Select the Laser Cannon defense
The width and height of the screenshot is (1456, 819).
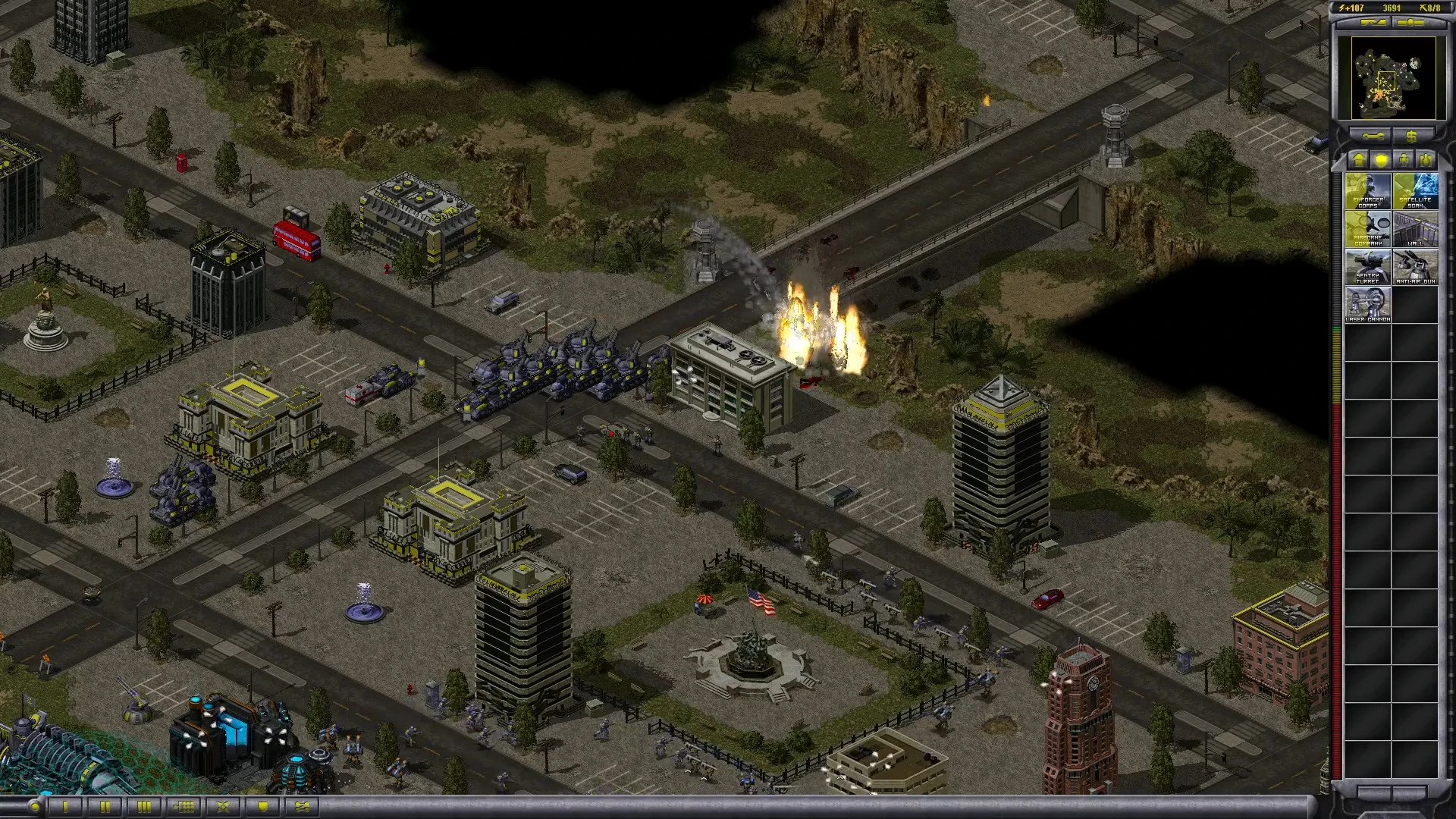pyautogui.click(x=1368, y=305)
